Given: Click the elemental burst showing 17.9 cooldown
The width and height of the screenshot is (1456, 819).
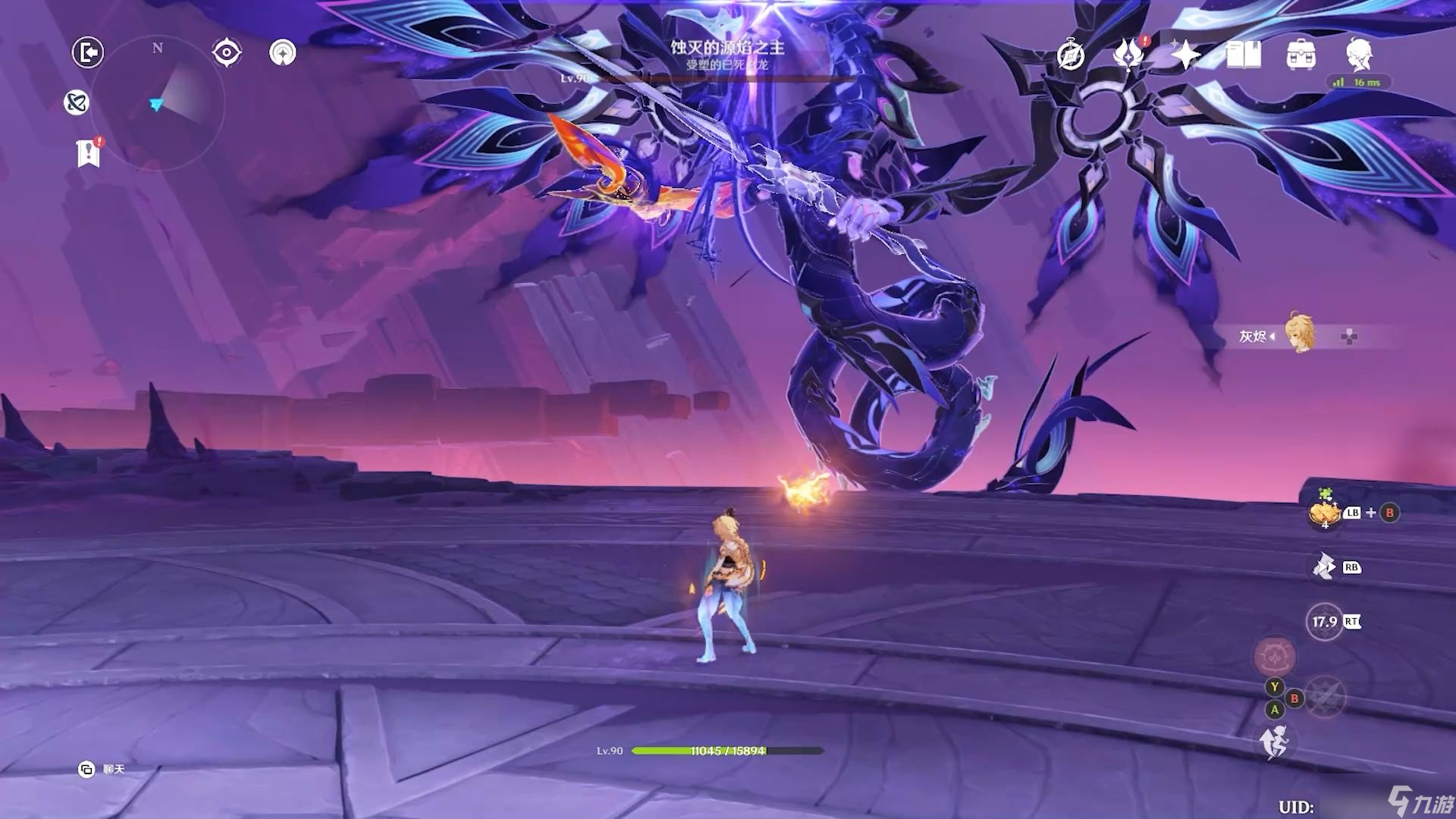Looking at the screenshot, I should pyautogui.click(x=1325, y=622).
